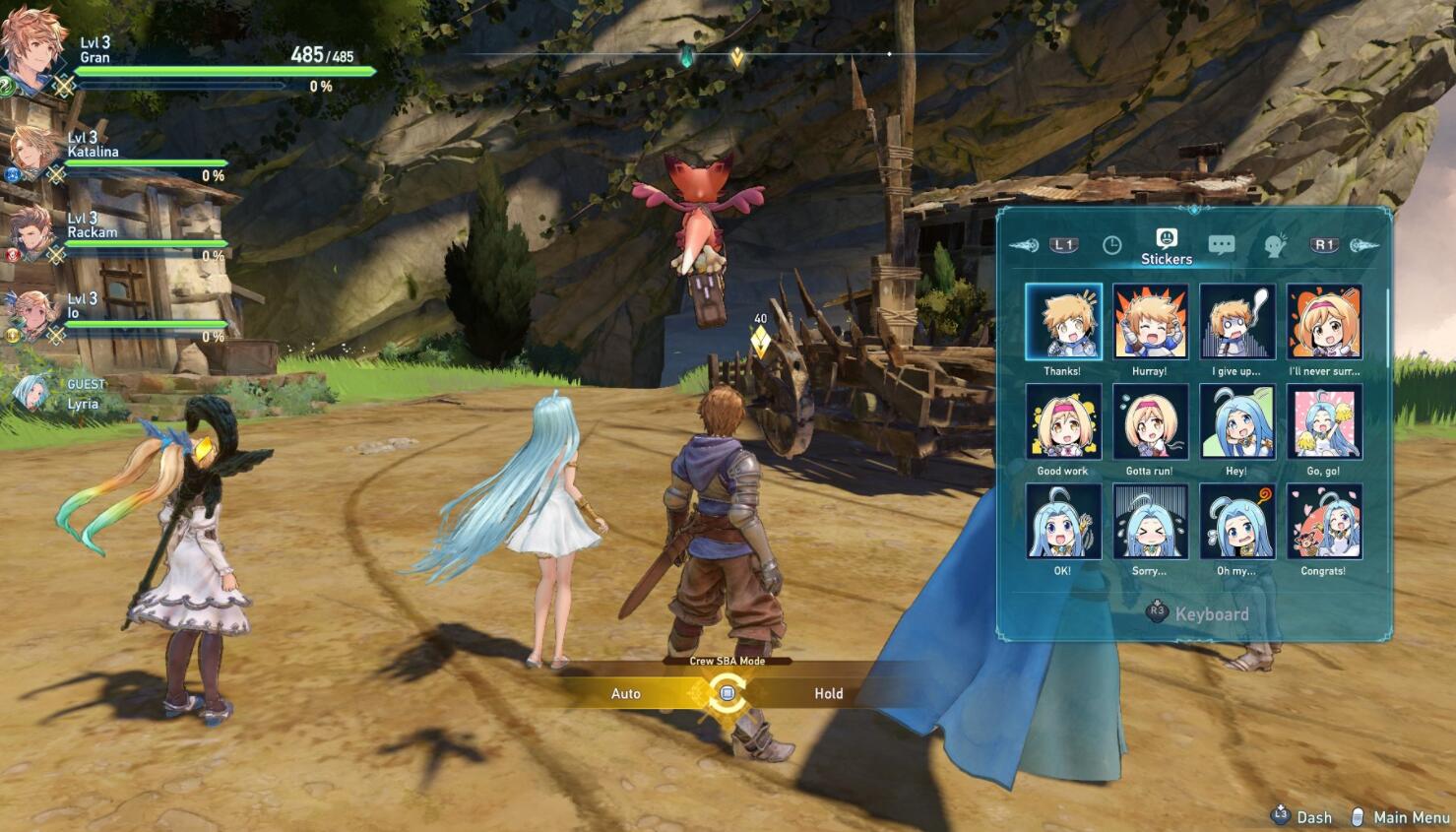
Task: Send the Oh my... sticker
Action: pos(1236,521)
